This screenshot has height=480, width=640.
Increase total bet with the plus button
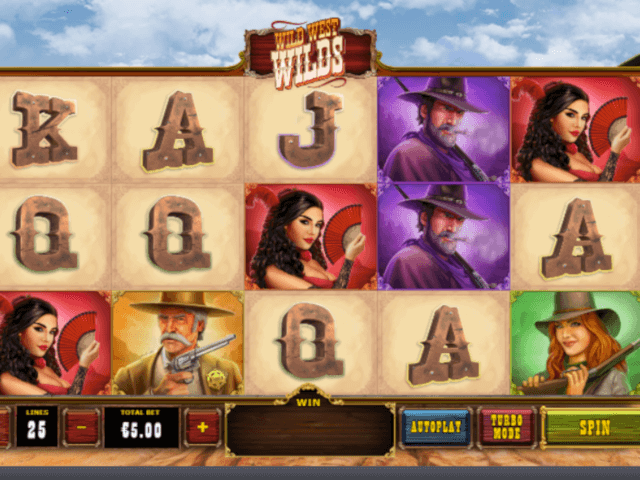coord(202,427)
